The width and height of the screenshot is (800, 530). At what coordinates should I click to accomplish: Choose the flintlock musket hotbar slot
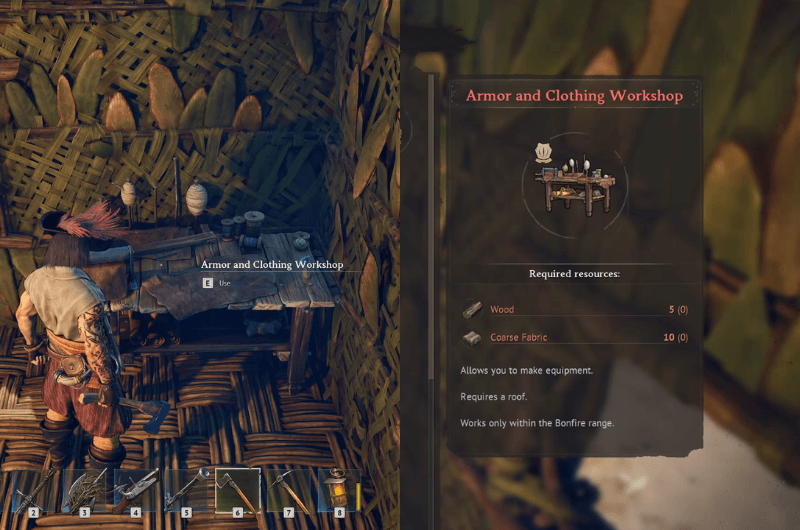[x=136, y=490]
